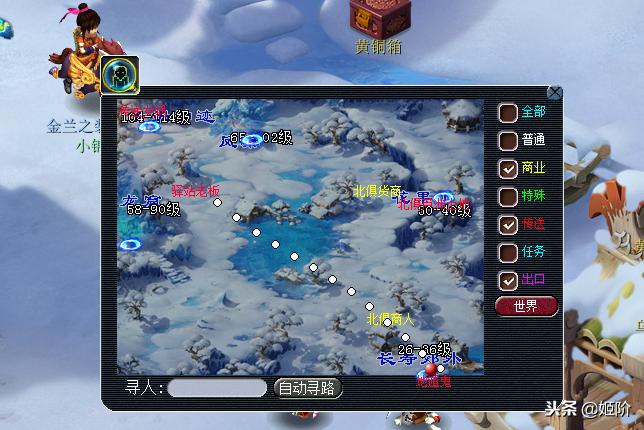
Task: Select the 地遁鬼 marker on the map
Action: 434,381
